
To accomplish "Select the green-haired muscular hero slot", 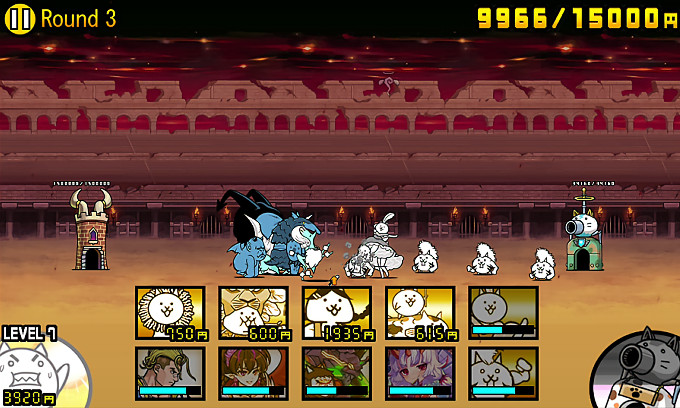I will (x=170, y=373).
